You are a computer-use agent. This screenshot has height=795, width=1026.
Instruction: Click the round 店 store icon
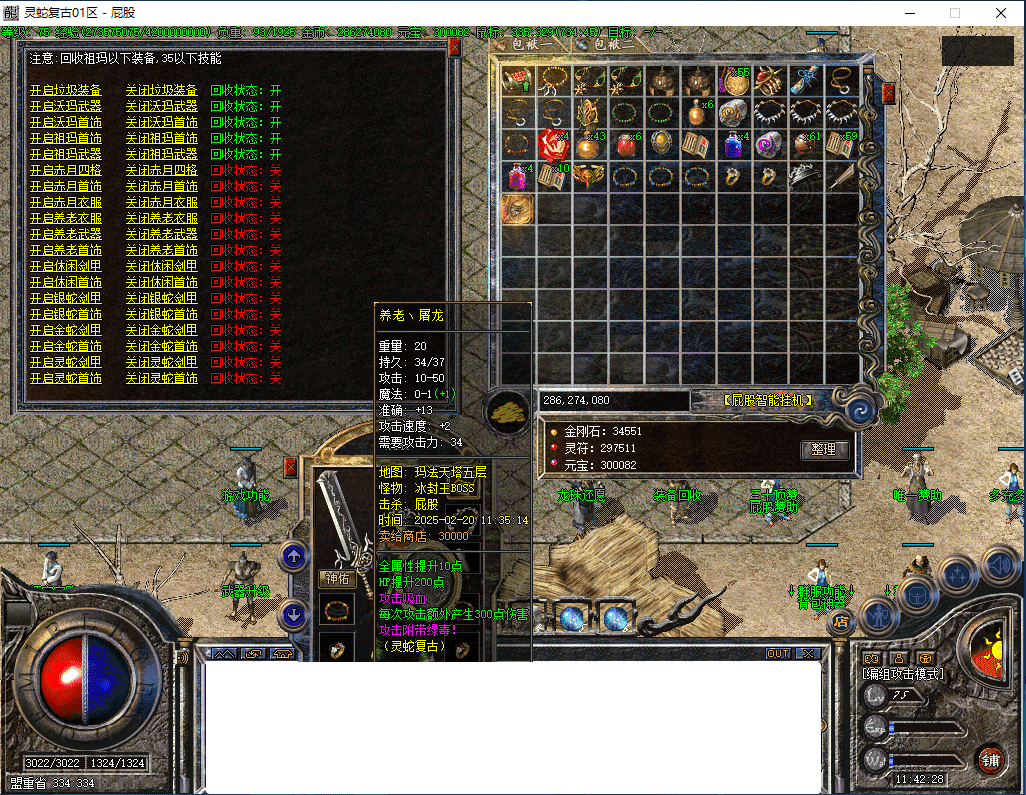pos(841,622)
